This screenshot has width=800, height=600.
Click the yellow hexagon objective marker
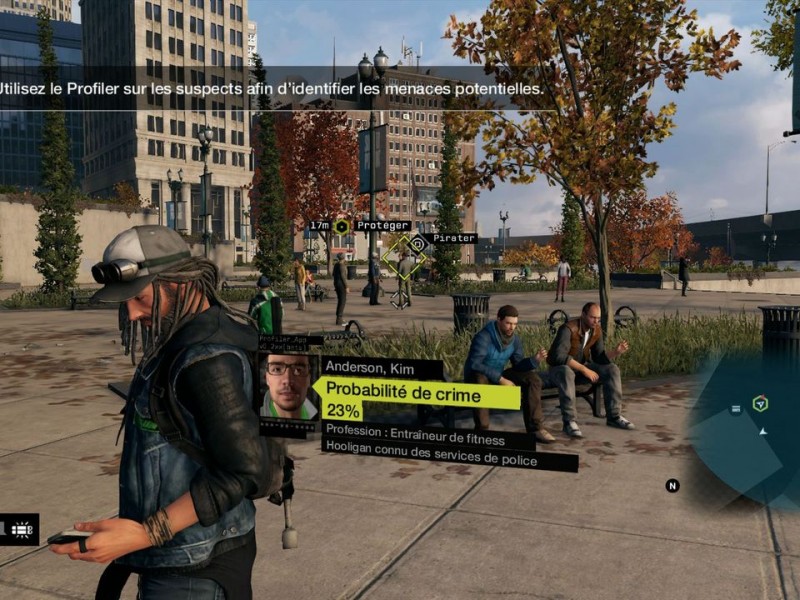pos(341,227)
